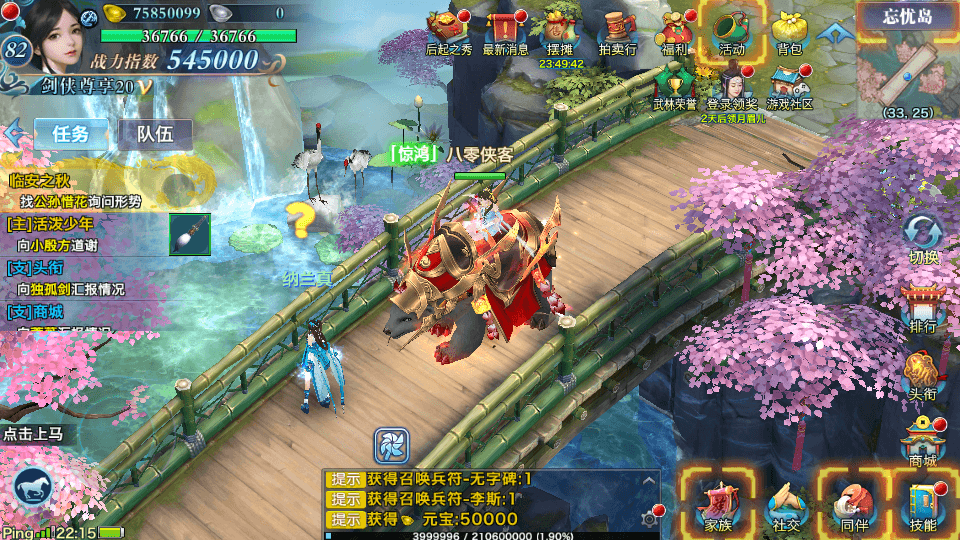Open the 排行 rankings
Screen dimensions: 960x540
coord(922,307)
